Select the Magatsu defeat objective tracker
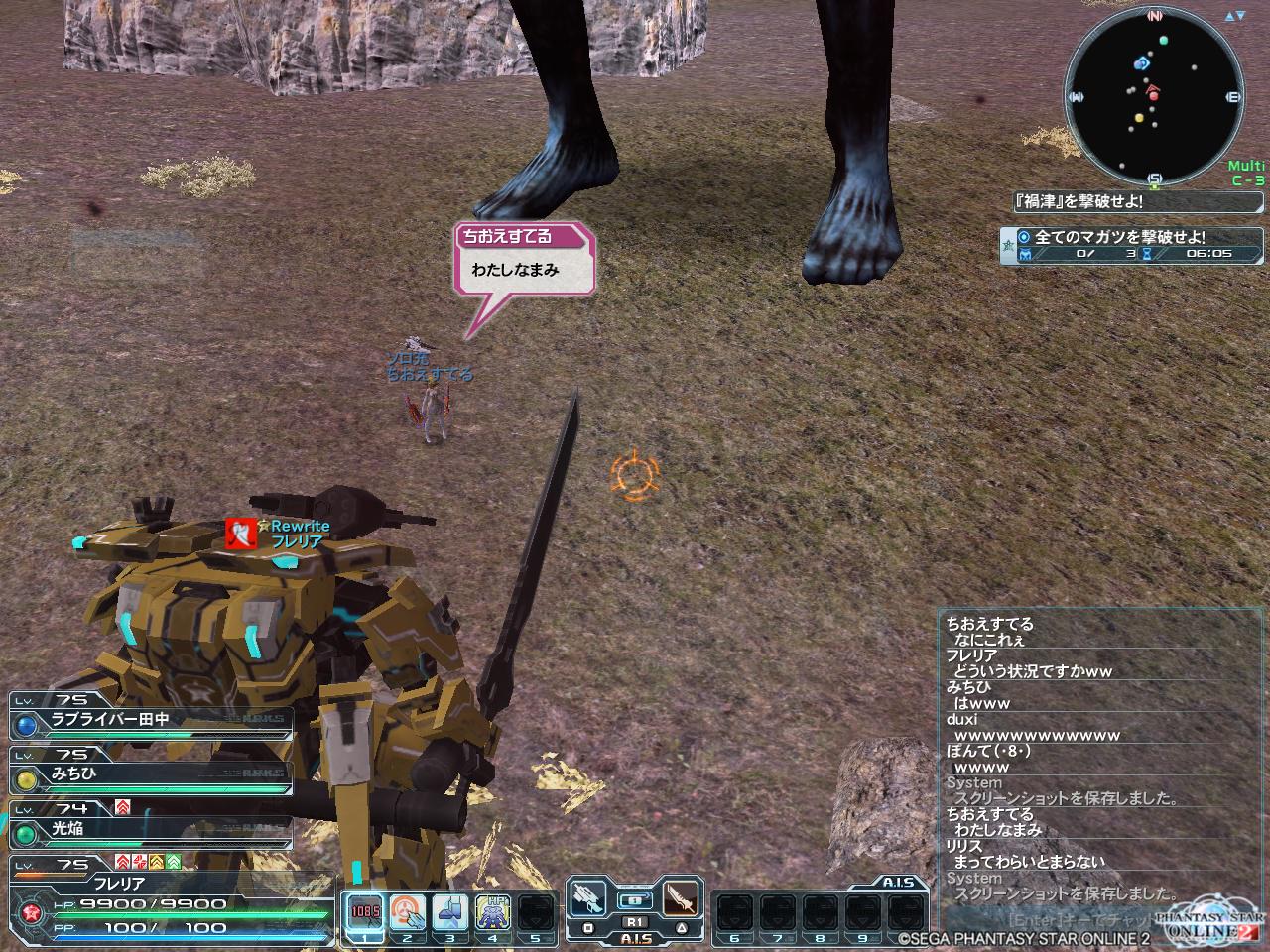 pos(1121,245)
